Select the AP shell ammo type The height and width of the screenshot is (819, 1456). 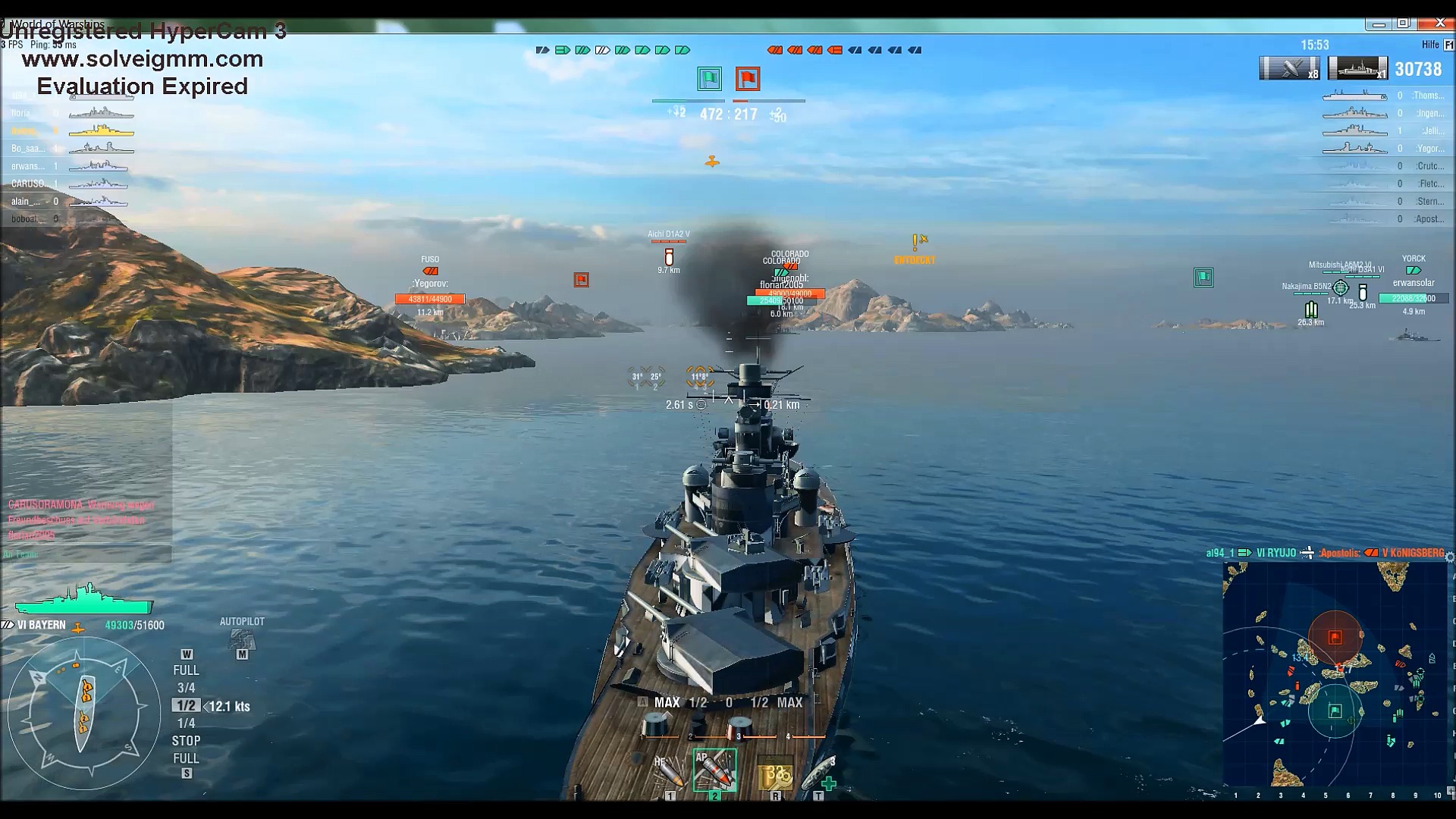pos(714,770)
